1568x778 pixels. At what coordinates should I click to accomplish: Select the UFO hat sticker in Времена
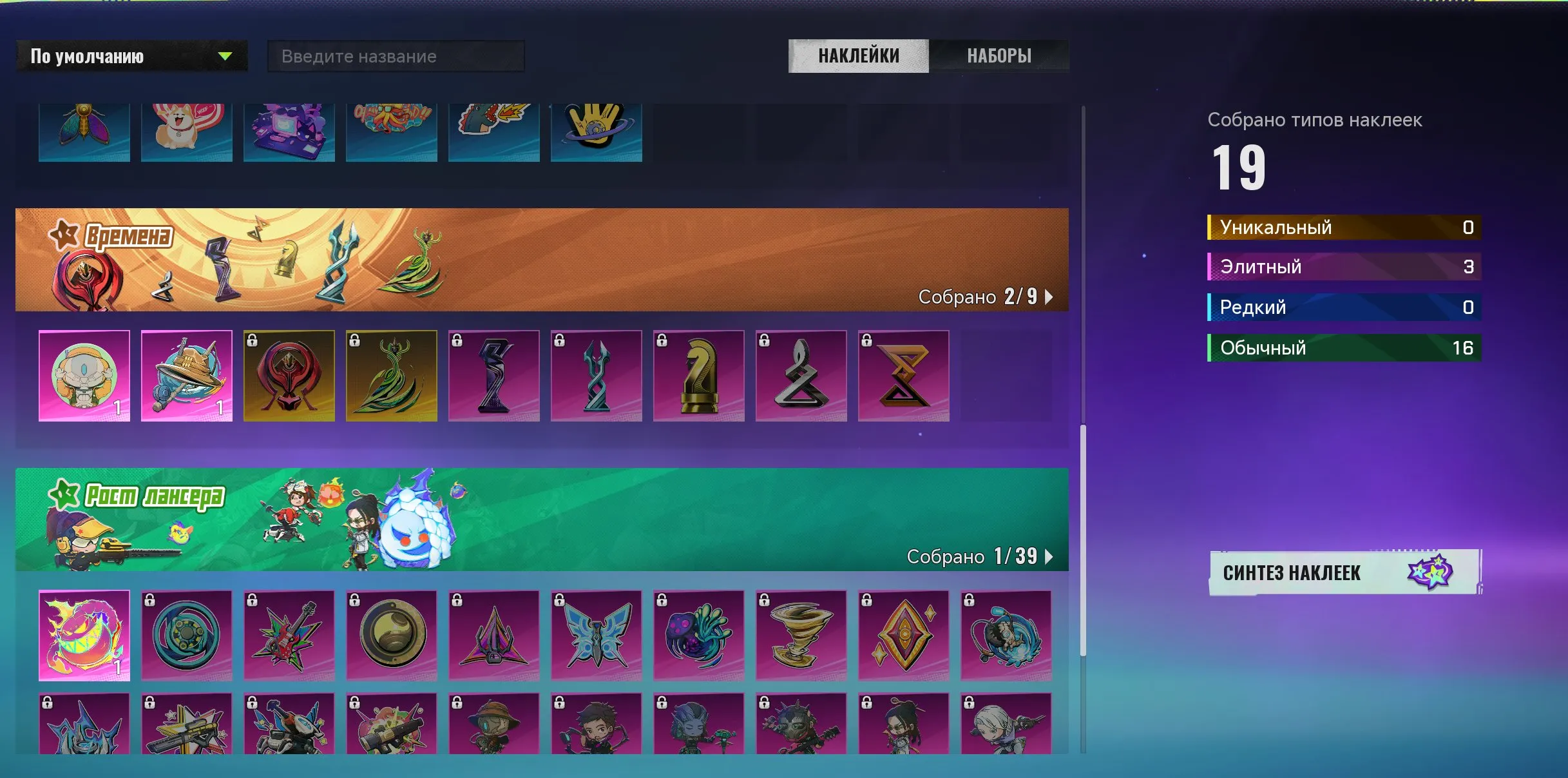click(187, 376)
